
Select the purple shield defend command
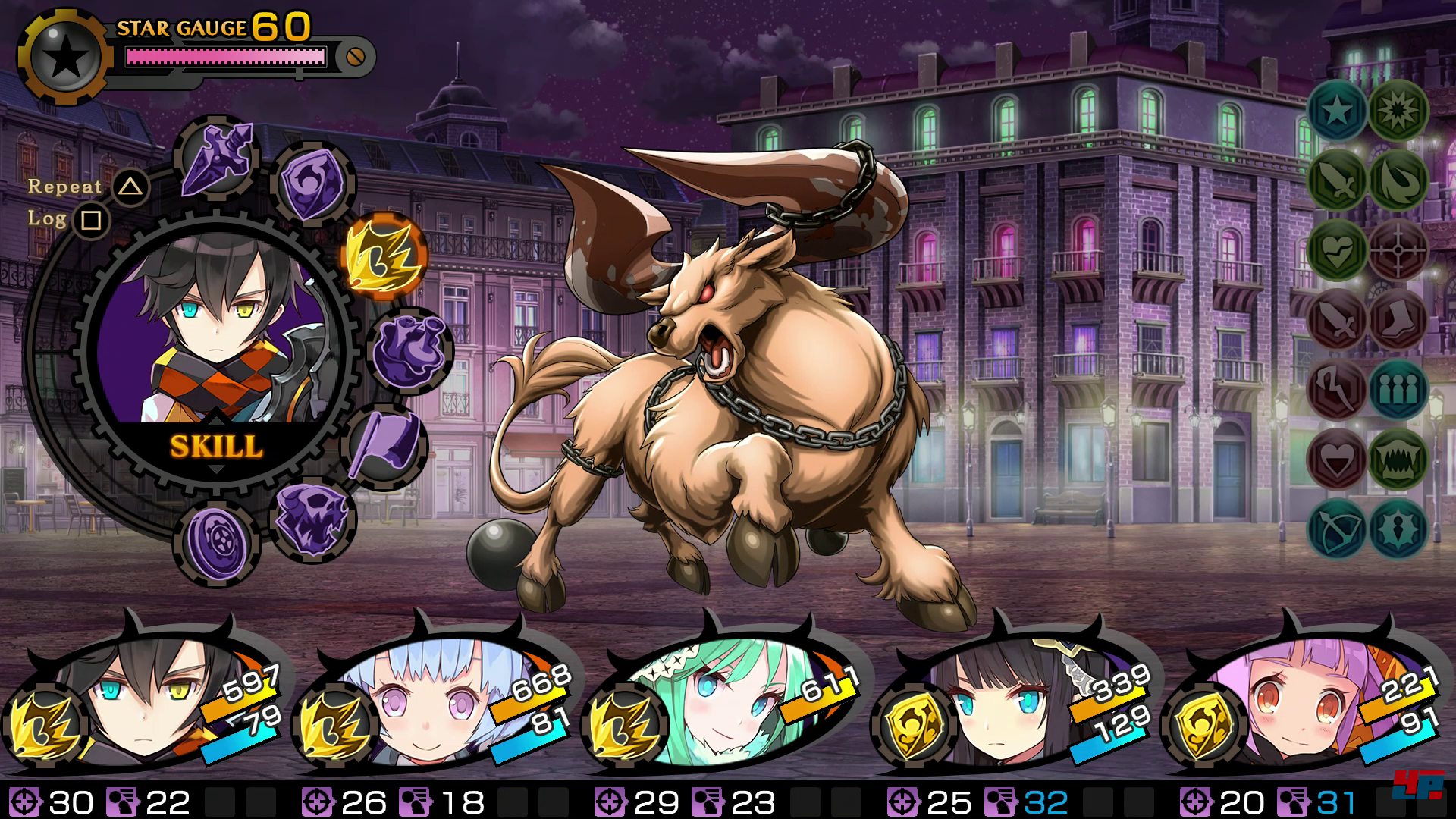tap(311, 184)
